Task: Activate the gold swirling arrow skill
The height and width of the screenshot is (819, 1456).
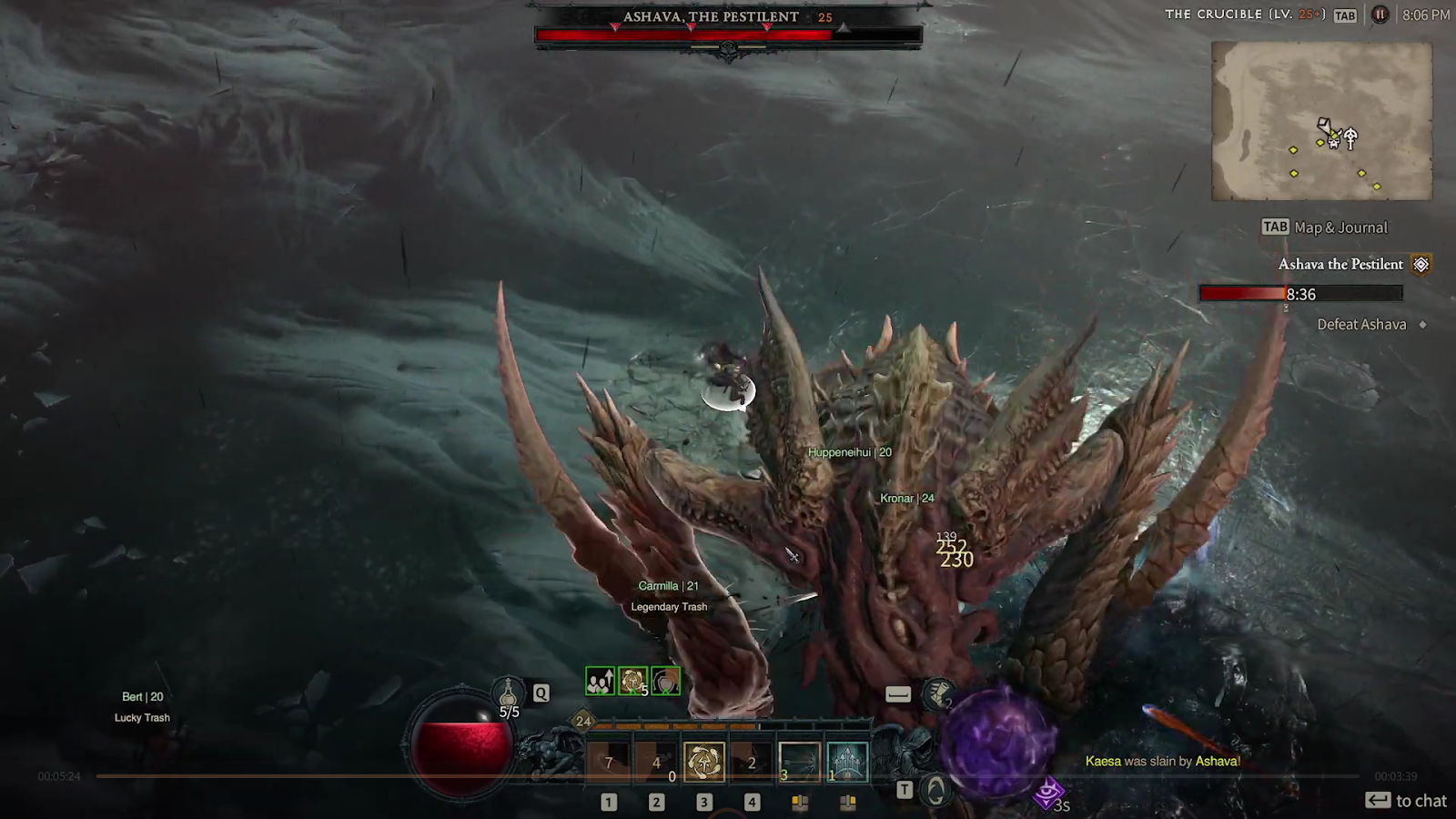Action: pyautogui.click(x=704, y=762)
